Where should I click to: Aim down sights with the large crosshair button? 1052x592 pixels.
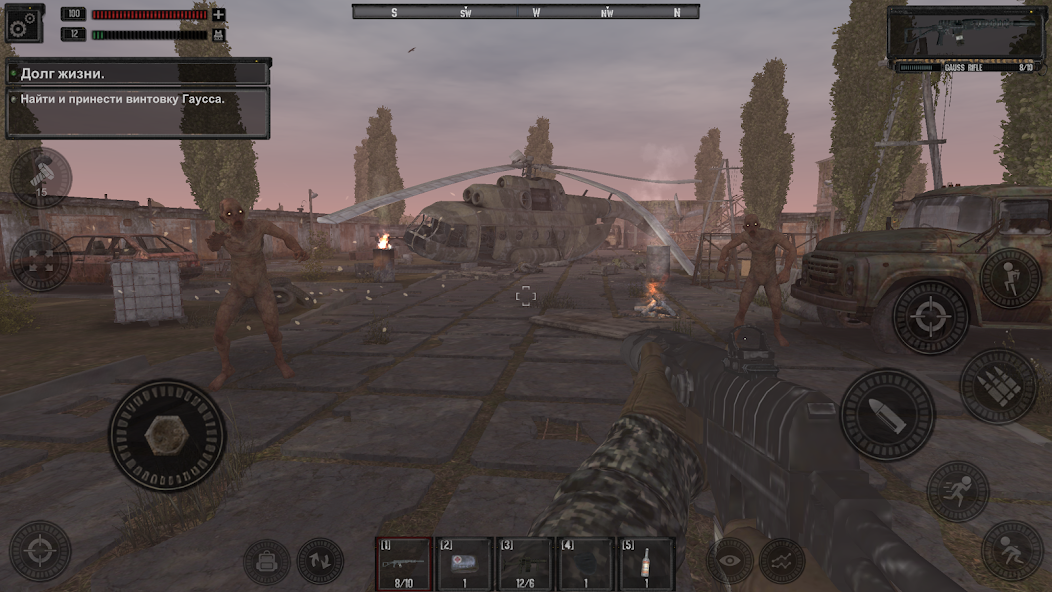point(930,317)
